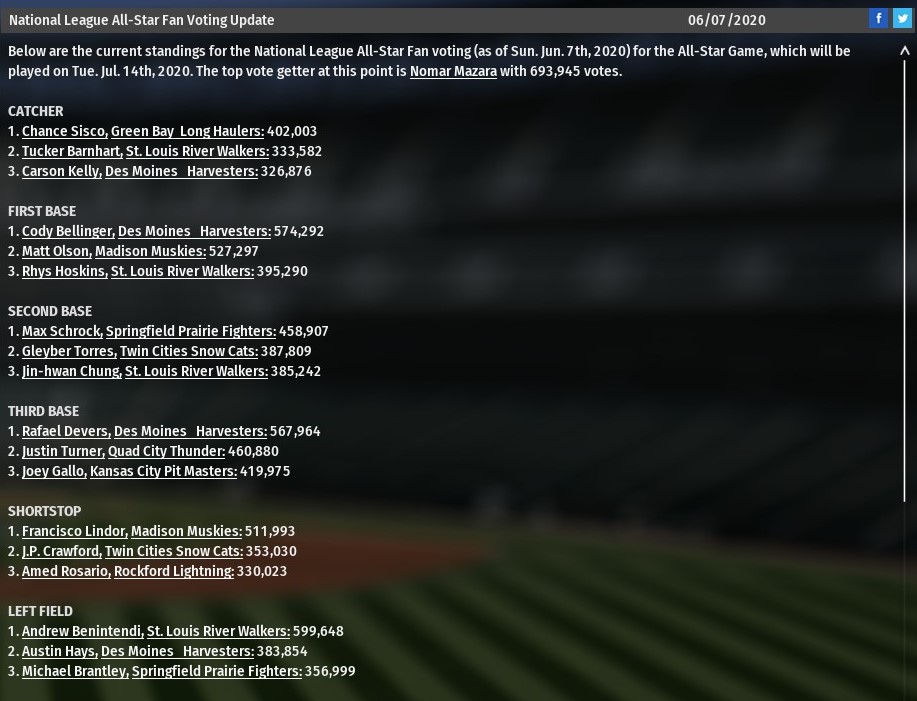Open Rafael Devers' player page
The image size is (917, 701).
pyautogui.click(x=66, y=431)
